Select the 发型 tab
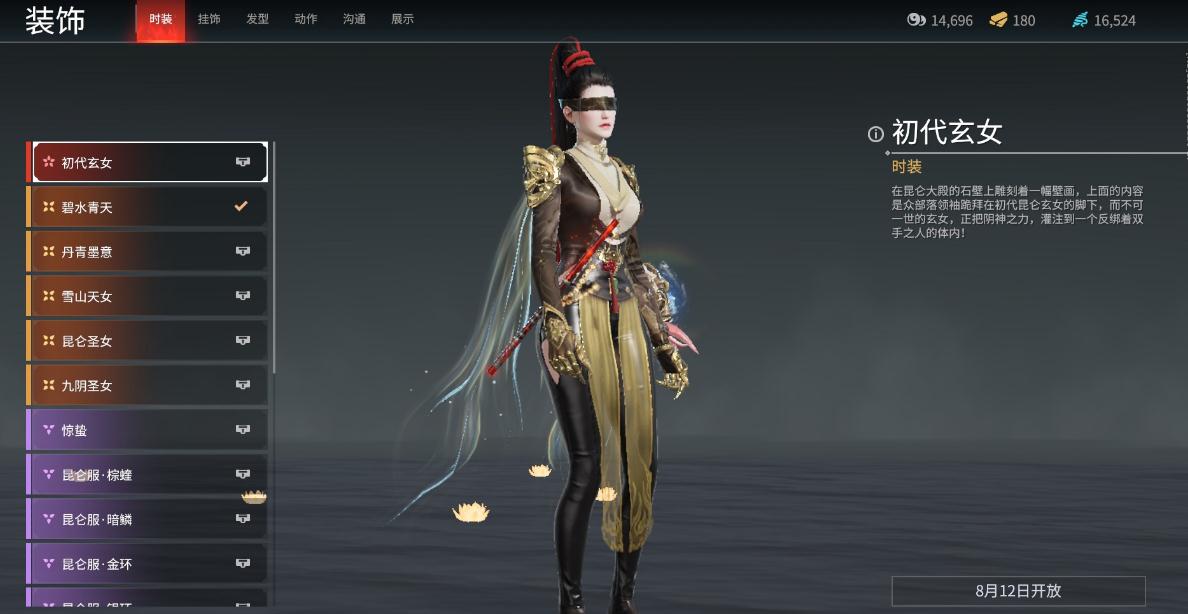 (x=257, y=19)
